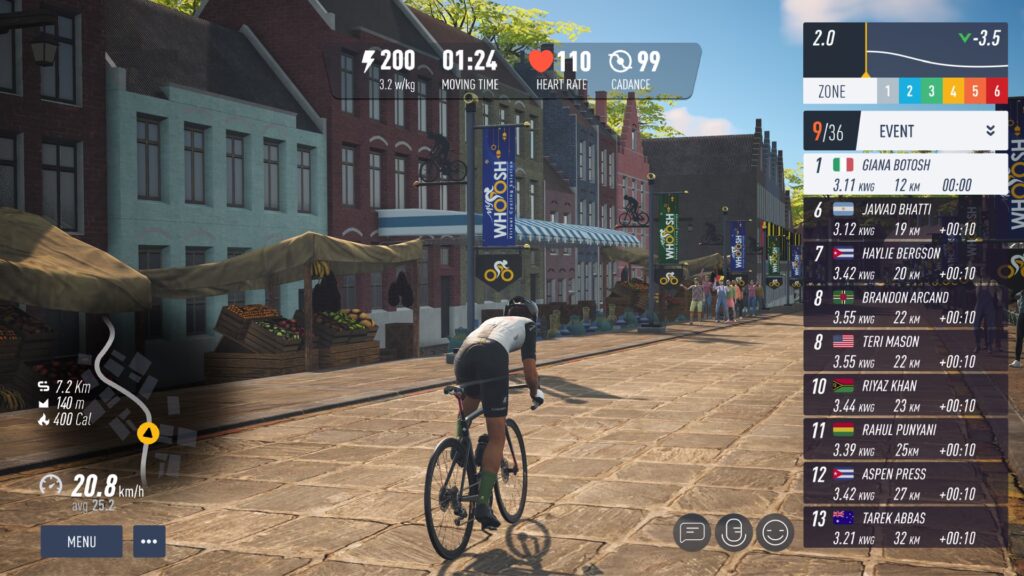Viewport: 1024px width, 576px height.
Task: Open the MENU button
Action: pos(81,542)
